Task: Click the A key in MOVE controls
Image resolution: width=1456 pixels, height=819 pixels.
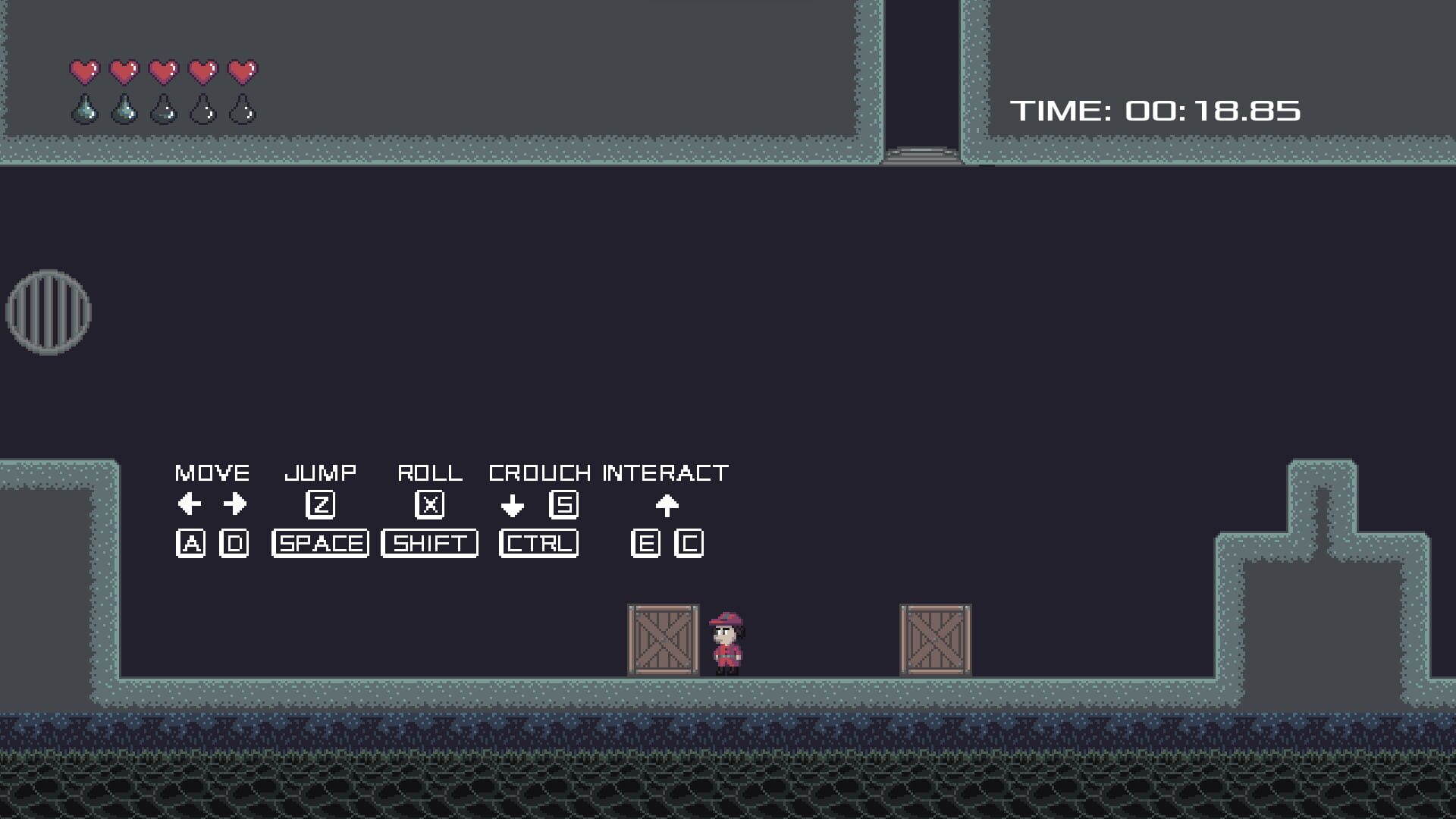Action: pyautogui.click(x=193, y=543)
